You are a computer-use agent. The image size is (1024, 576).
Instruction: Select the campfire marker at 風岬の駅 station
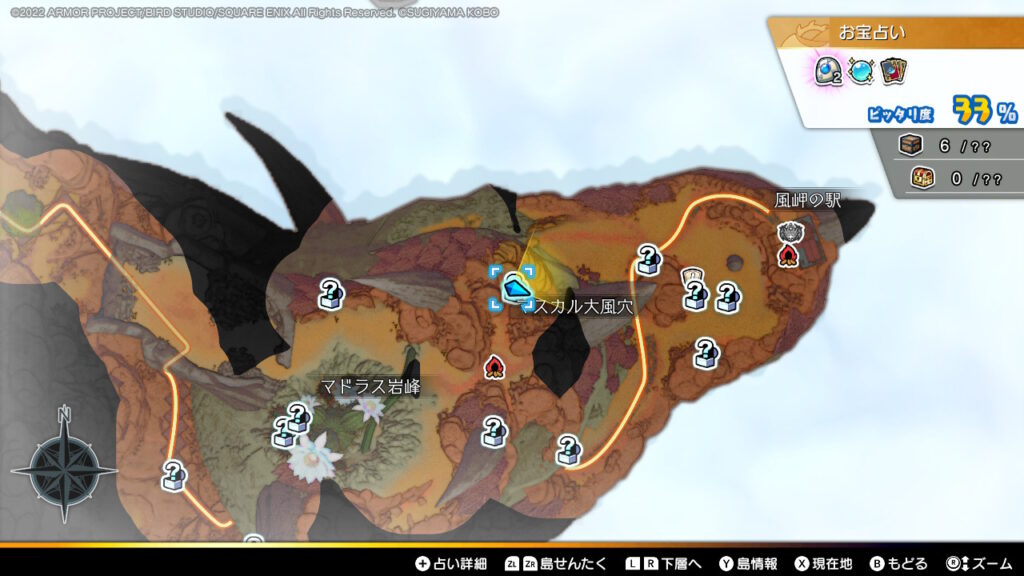788,256
